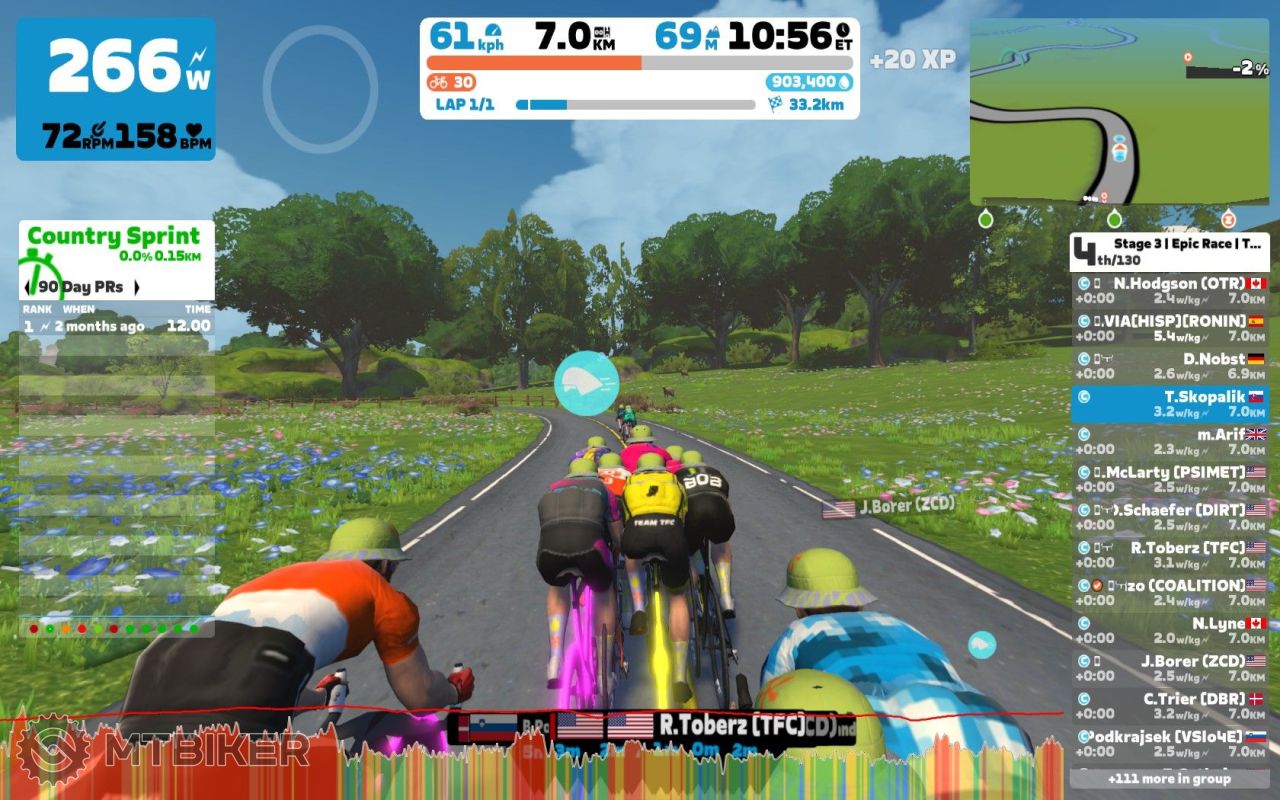Show the next leaderboard after 90 Day PRs

(137, 287)
